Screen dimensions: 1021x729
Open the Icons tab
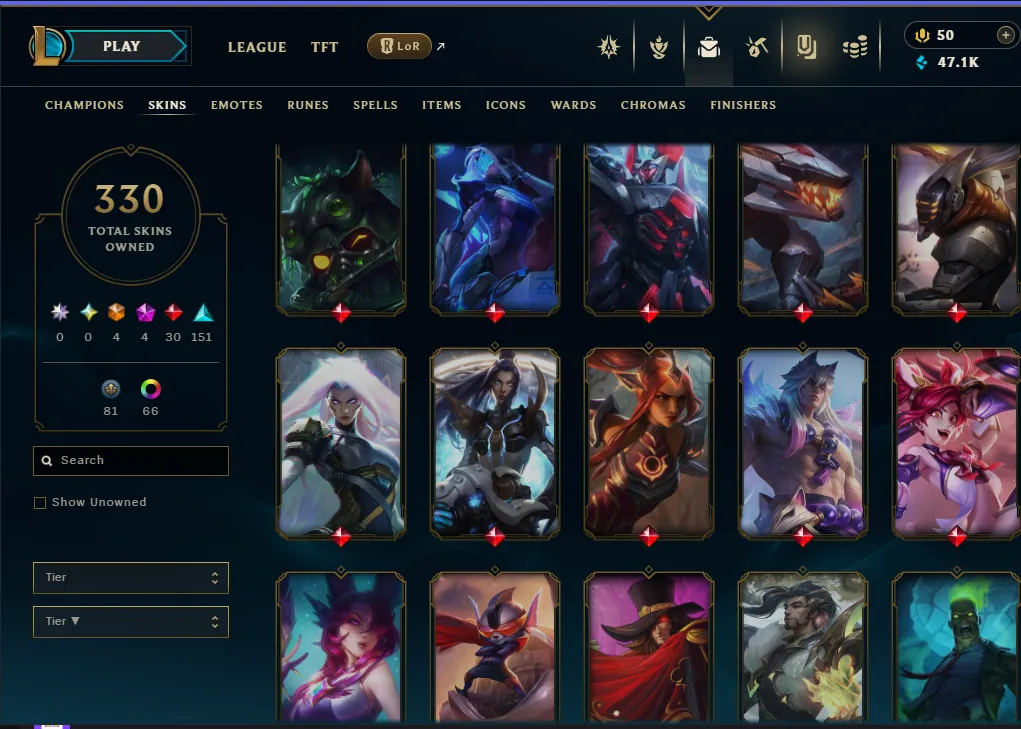point(506,105)
